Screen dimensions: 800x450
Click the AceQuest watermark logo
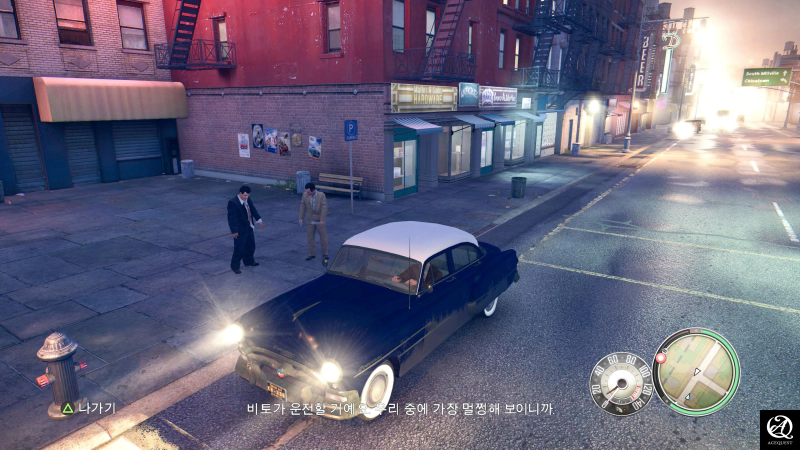pos(779,429)
